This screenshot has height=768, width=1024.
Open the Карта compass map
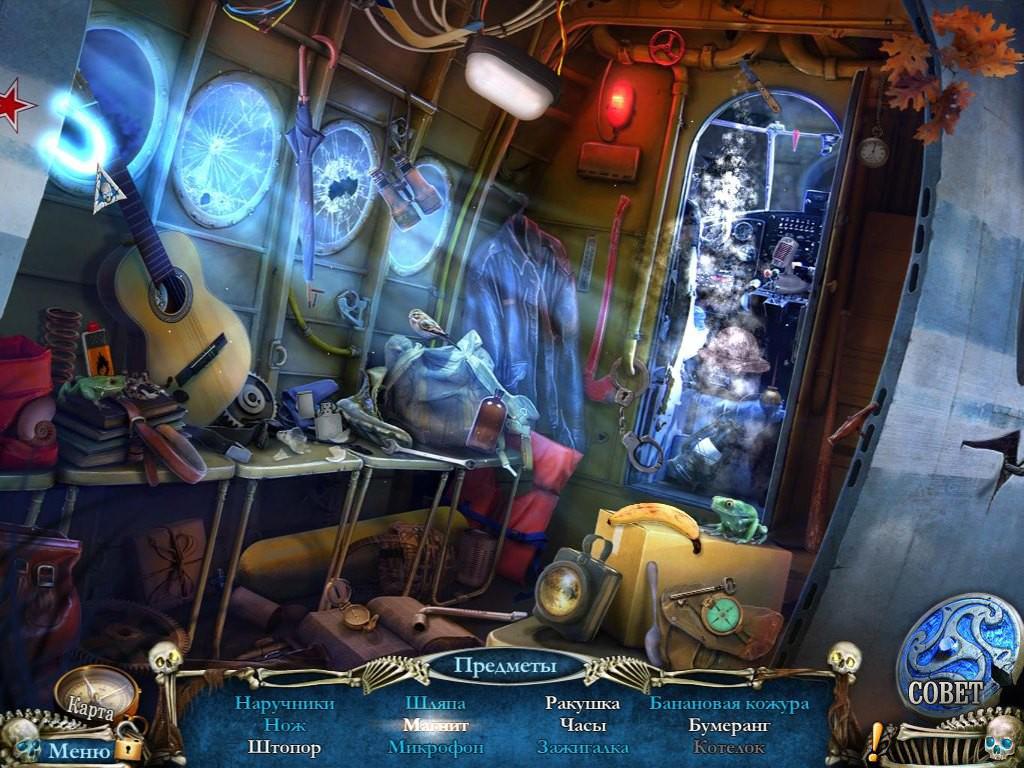(x=95, y=692)
